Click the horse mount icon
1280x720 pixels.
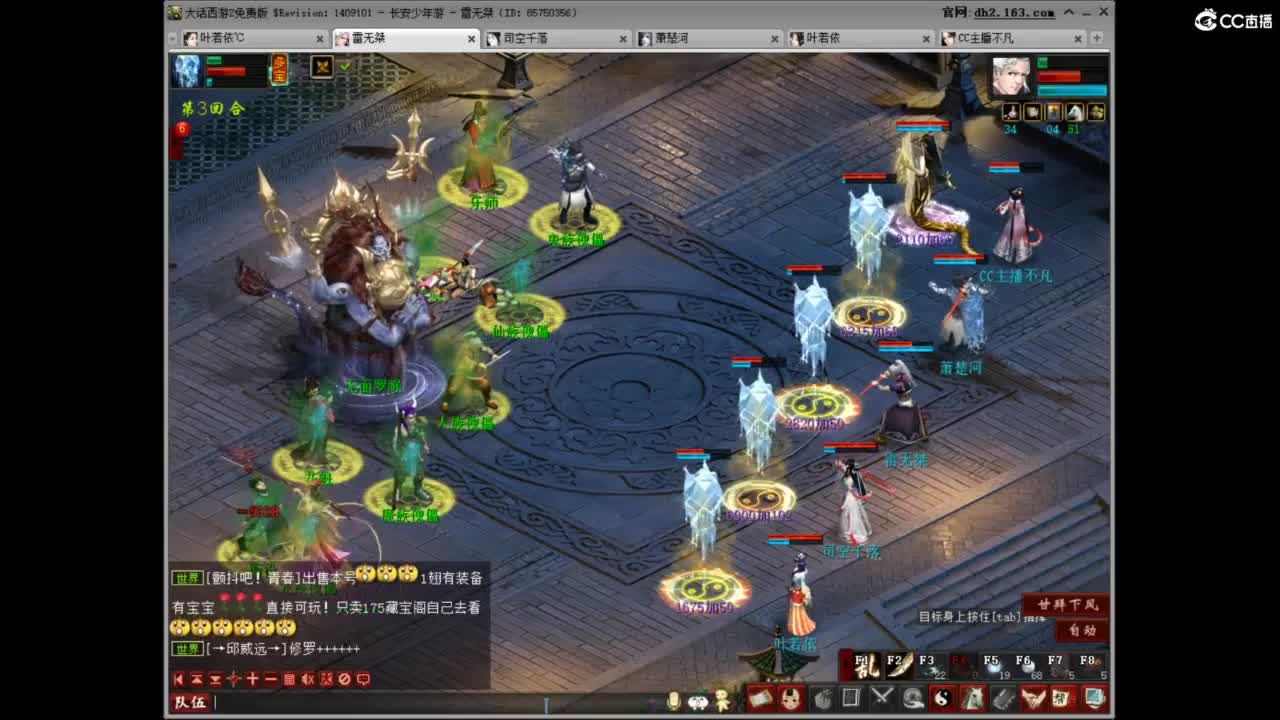[x=973, y=697]
